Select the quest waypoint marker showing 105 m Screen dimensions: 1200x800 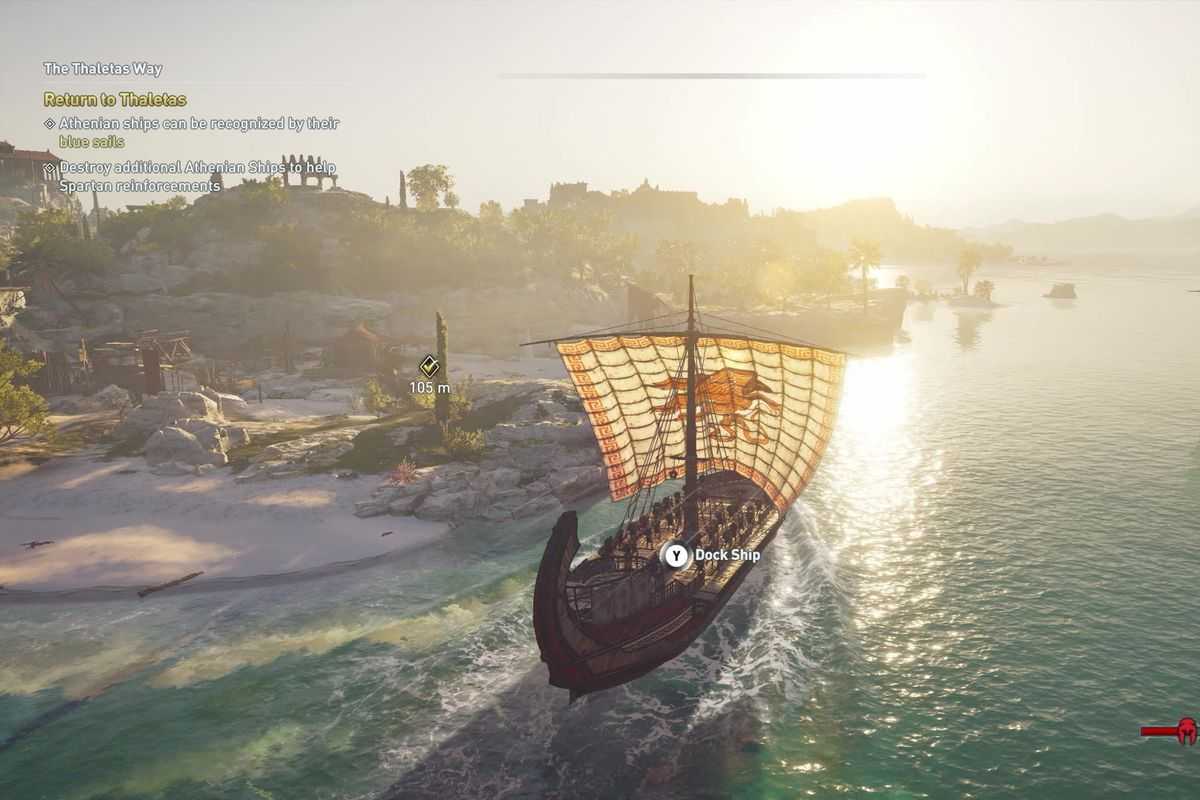[429, 366]
